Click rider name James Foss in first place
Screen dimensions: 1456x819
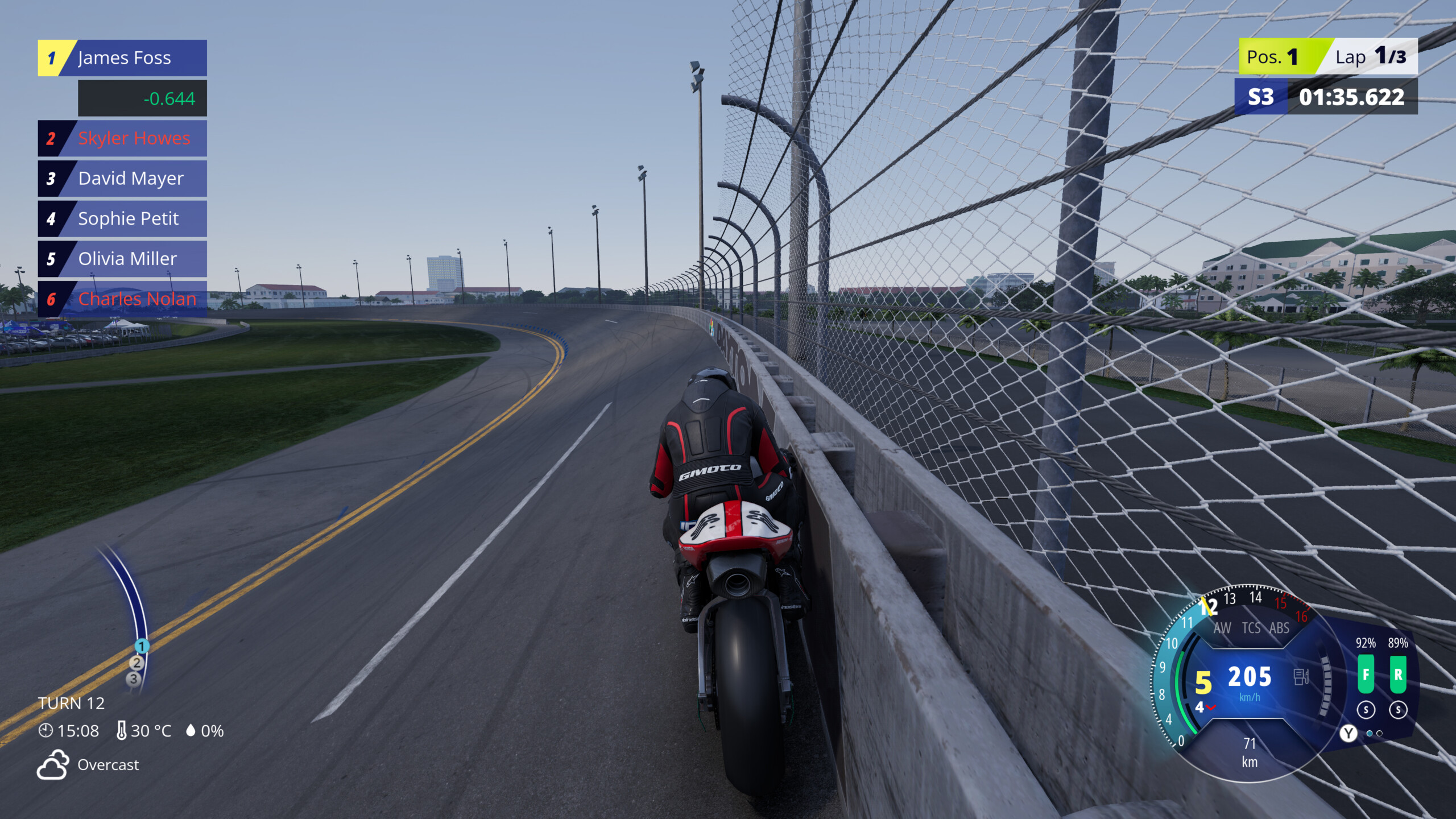[x=125, y=57]
